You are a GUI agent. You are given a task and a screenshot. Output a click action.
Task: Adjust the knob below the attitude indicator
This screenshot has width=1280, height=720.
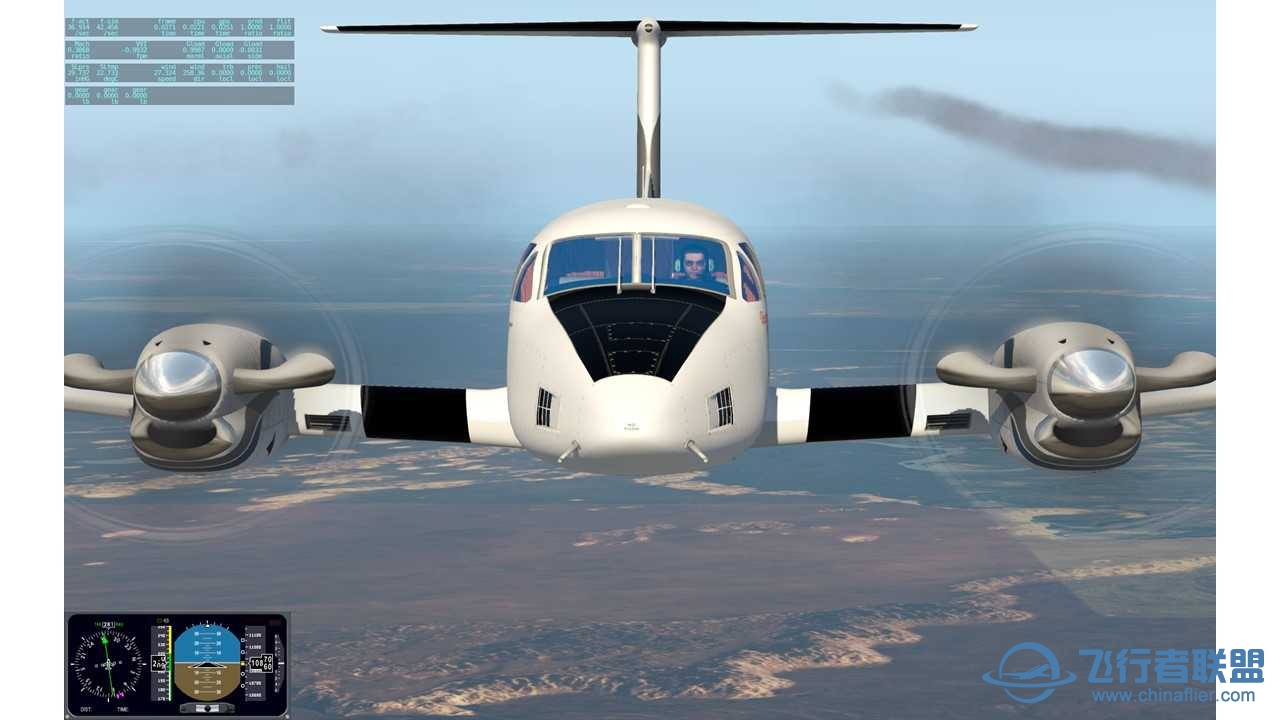point(208,708)
